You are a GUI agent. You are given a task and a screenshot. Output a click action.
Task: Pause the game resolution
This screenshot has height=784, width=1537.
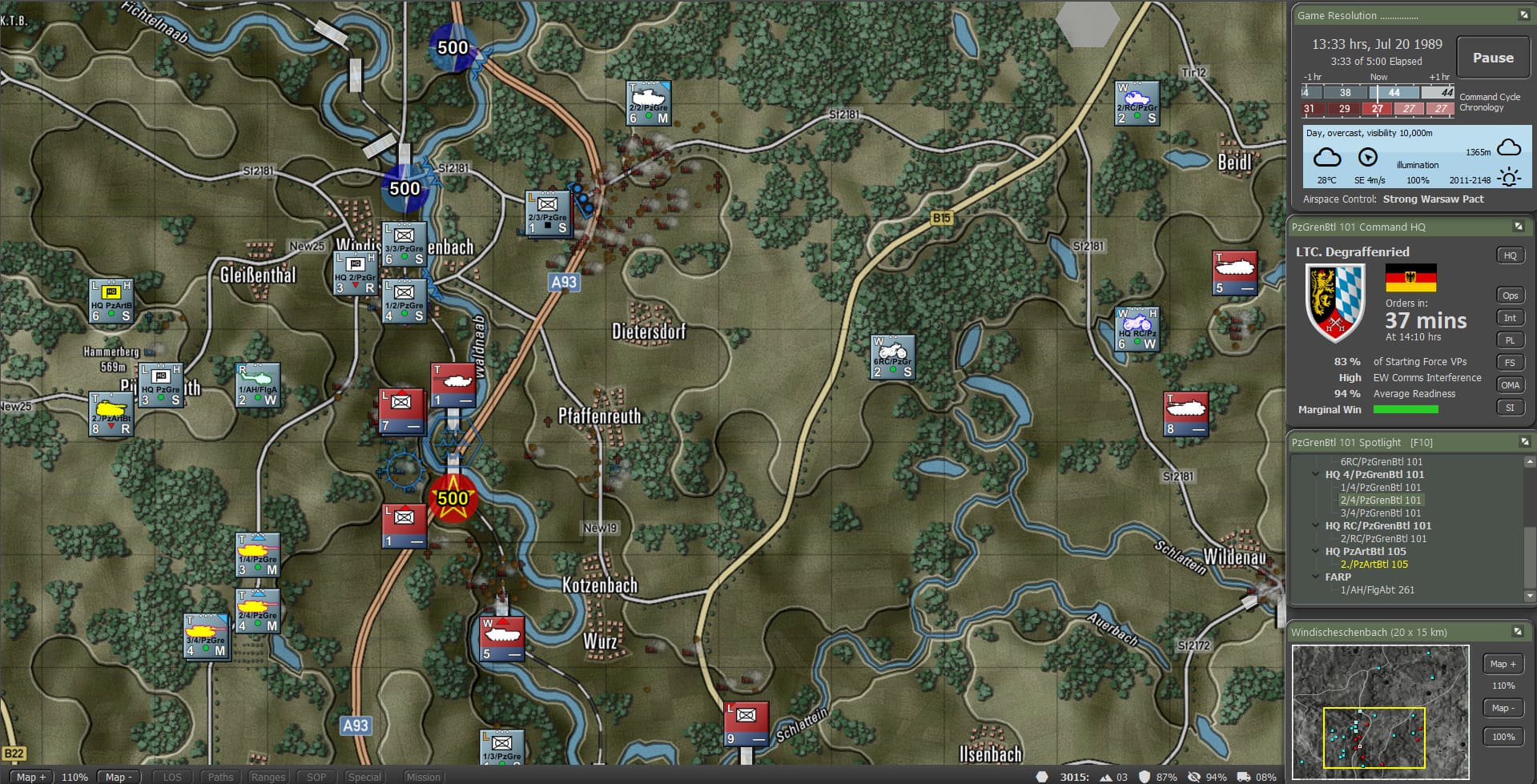1492,58
